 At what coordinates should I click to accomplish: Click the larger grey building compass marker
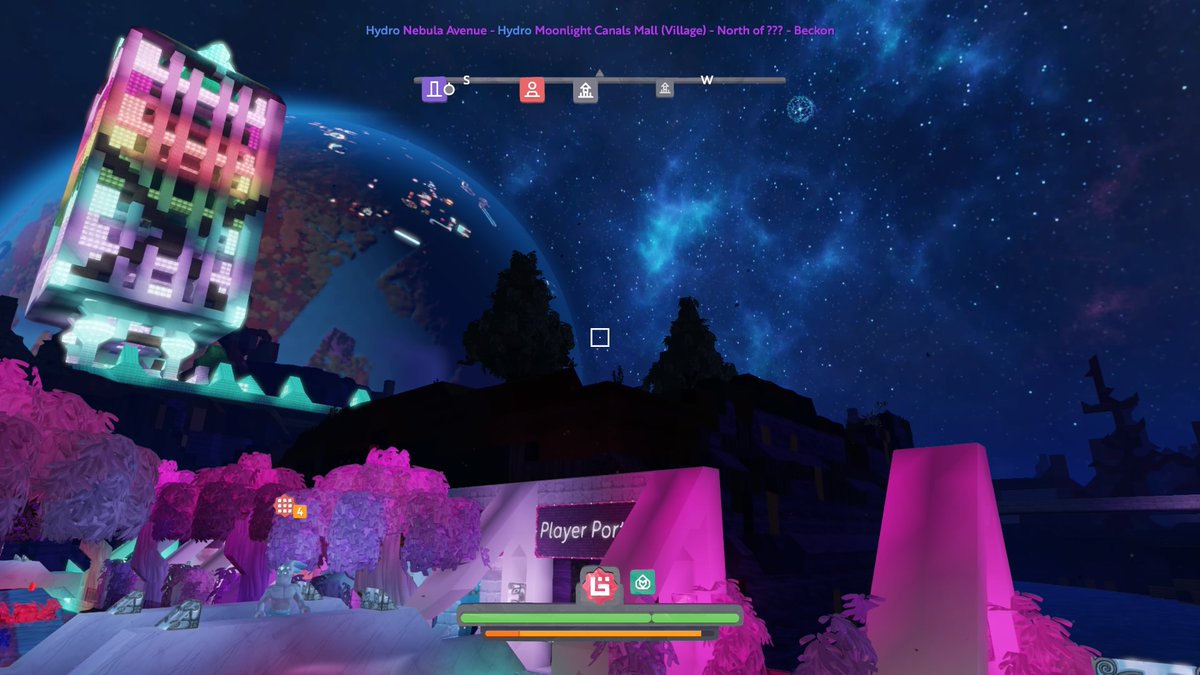[x=585, y=91]
